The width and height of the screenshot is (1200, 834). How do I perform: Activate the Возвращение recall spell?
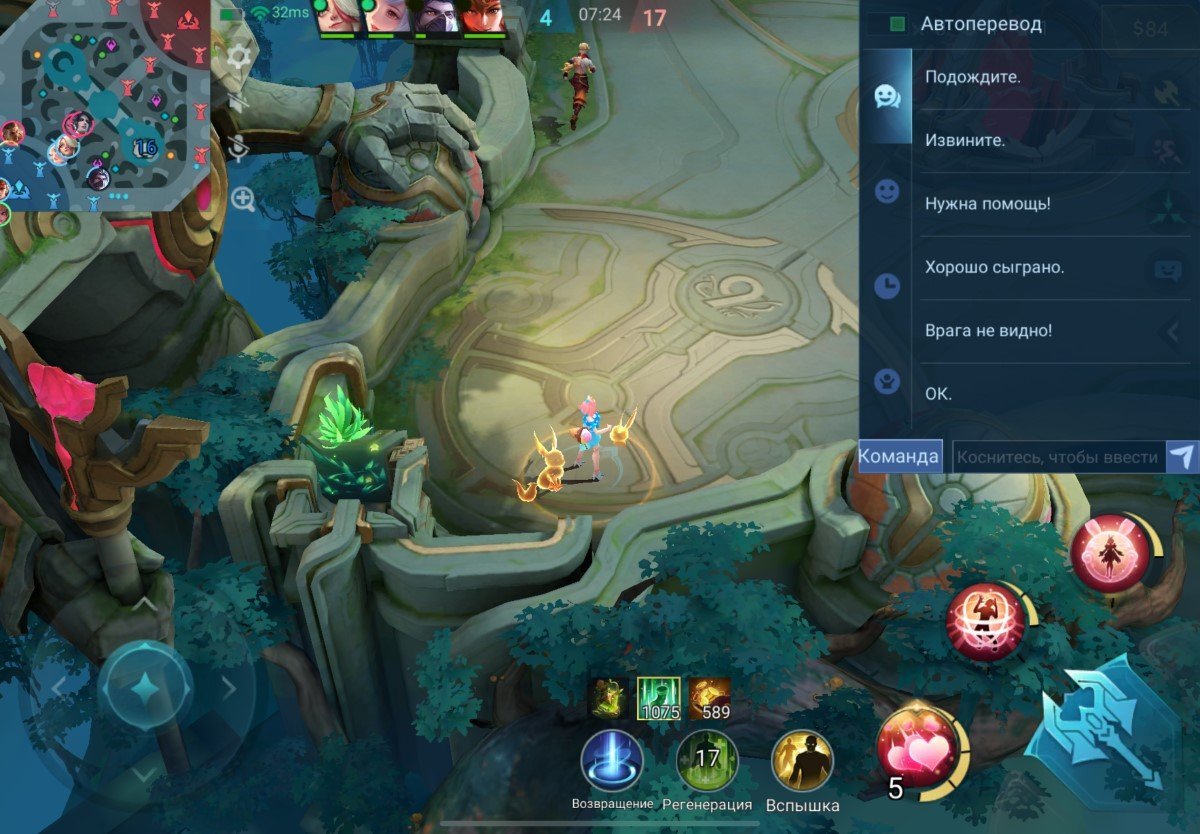612,762
